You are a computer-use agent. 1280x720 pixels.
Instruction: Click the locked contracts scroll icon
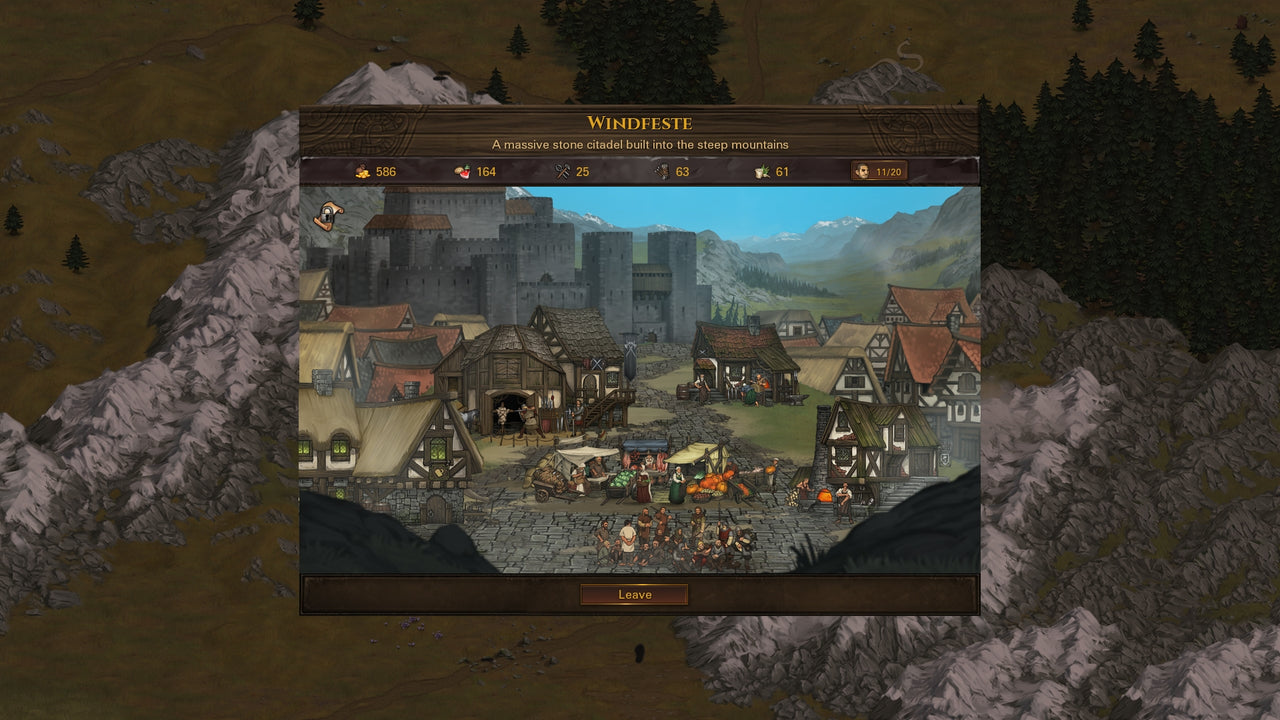(x=327, y=214)
